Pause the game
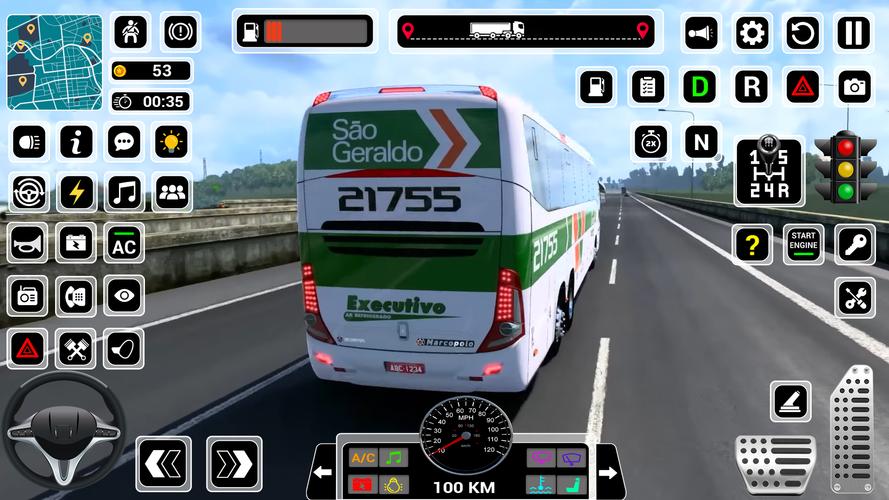This screenshot has height=500, width=889. coord(853,32)
